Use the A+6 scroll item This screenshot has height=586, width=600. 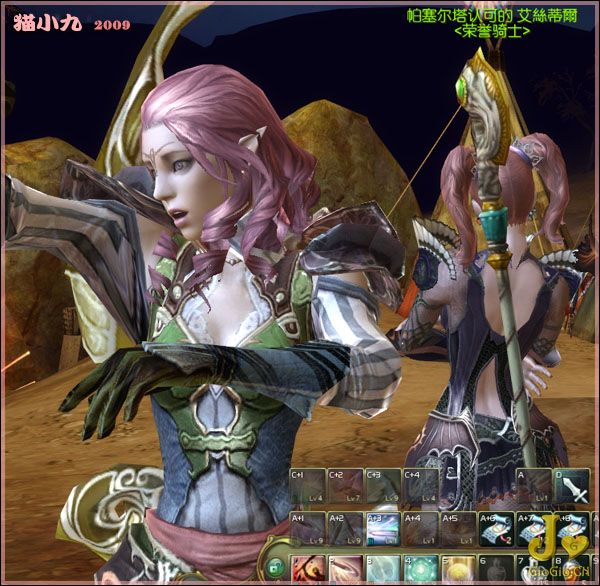(496, 528)
